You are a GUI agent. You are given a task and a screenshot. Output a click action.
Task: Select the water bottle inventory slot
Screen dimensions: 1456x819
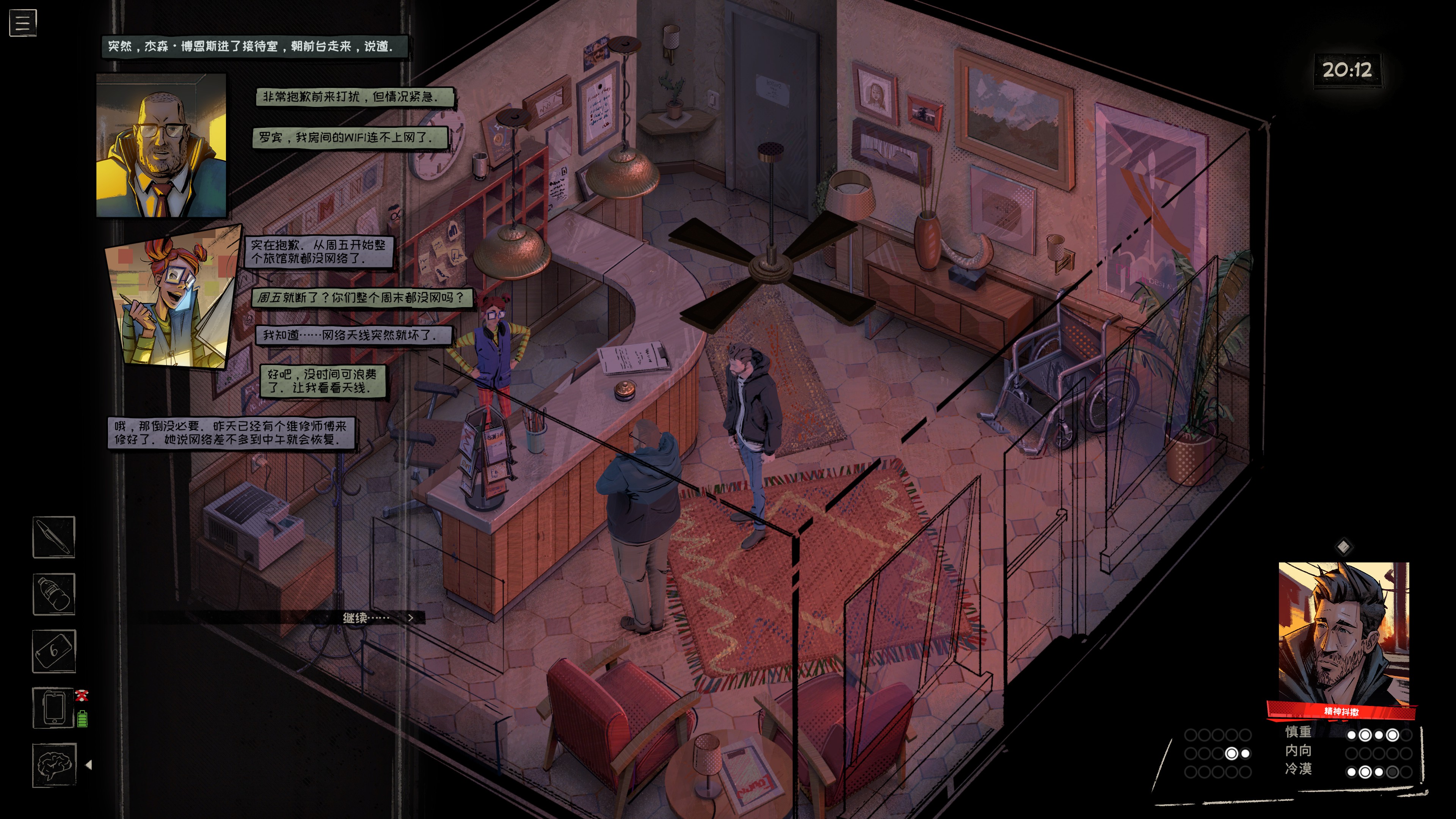54,594
